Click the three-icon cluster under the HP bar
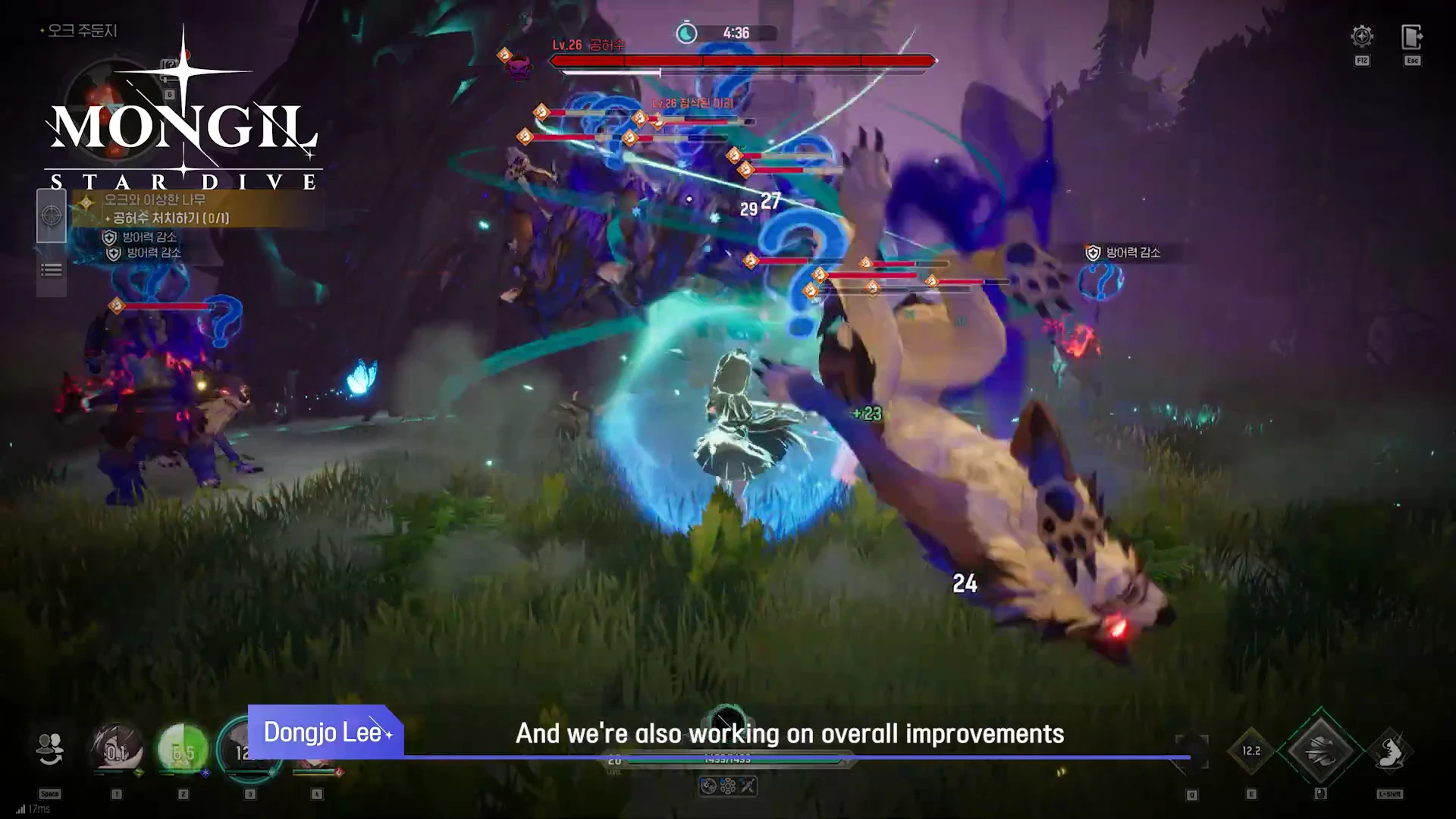Image resolution: width=1456 pixels, height=819 pixels. click(x=727, y=786)
